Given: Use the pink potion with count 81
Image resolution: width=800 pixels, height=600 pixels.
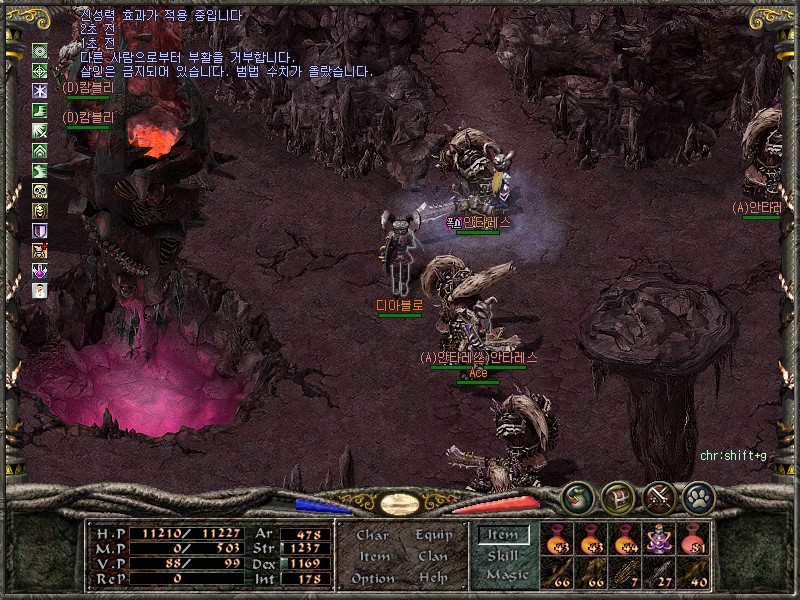Looking at the screenshot, I should [693, 539].
